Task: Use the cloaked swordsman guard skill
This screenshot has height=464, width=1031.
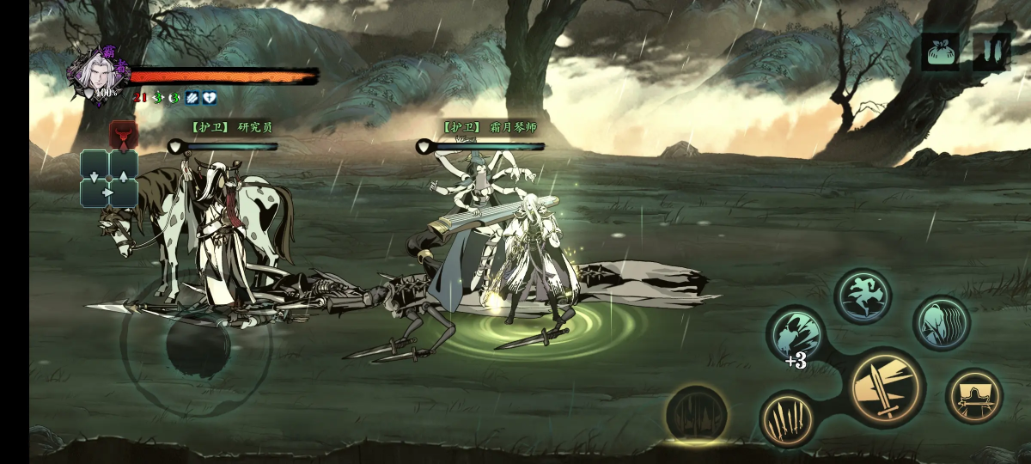Action: coord(973,396)
